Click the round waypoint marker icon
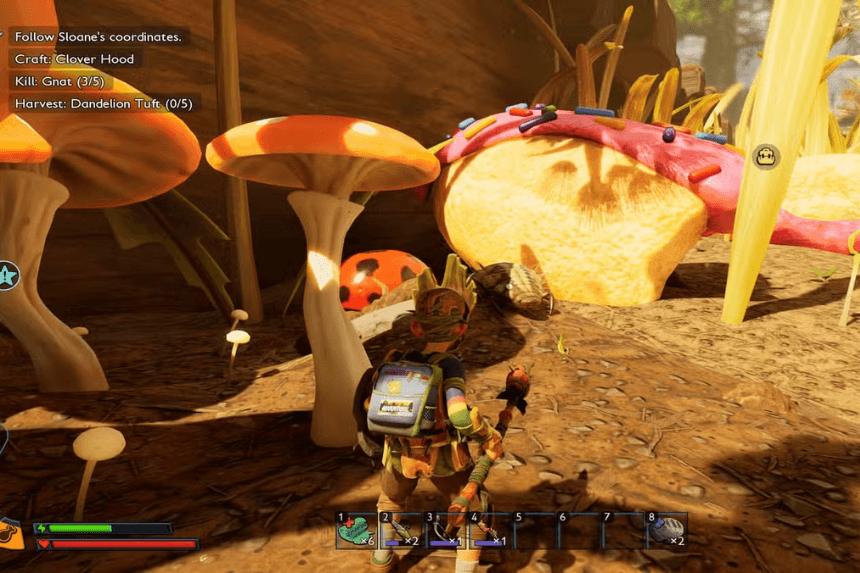860x573 pixels. point(766,156)
